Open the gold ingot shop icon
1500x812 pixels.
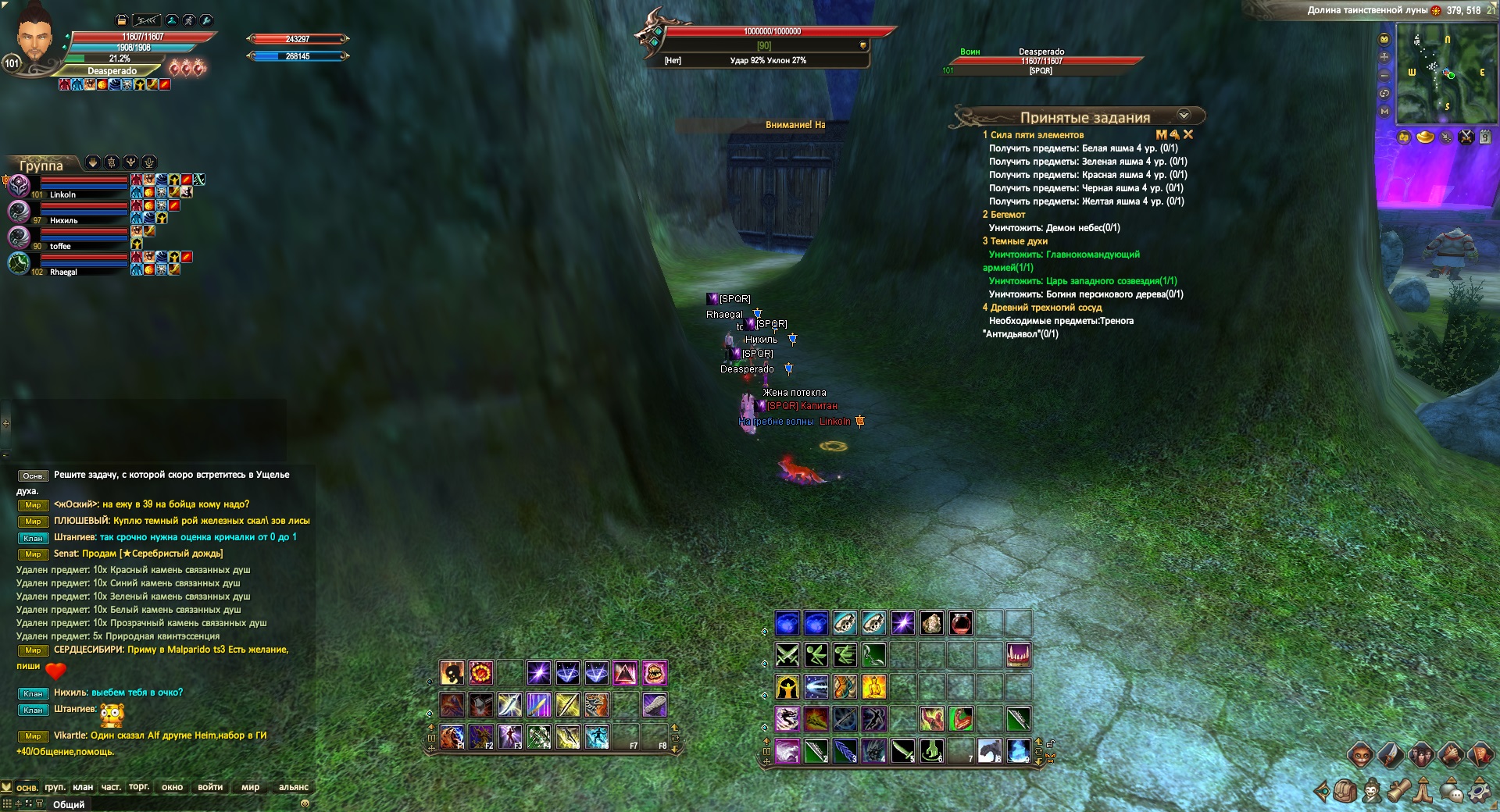point(1426,137)
